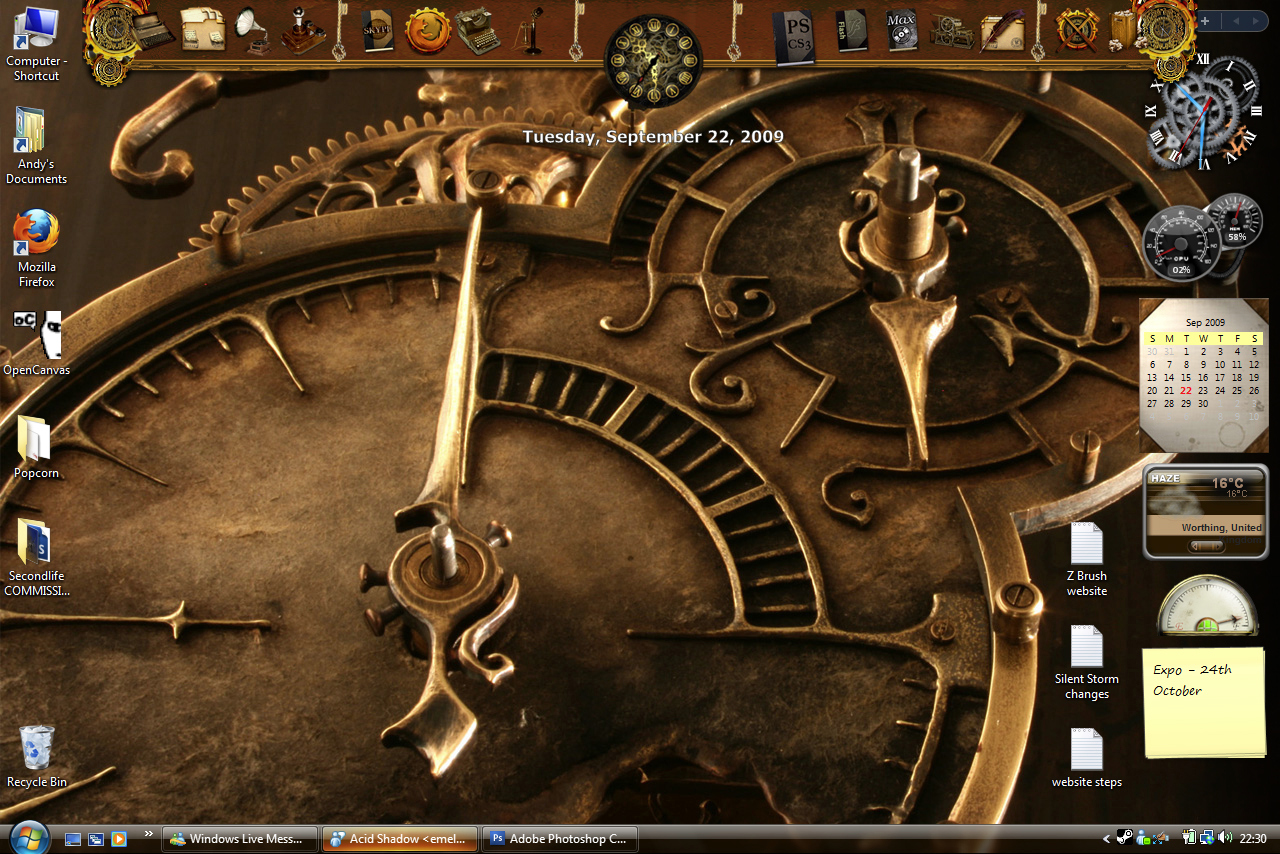
Task: Switch to the Adobe Photoshop taskbar window
Action: (560, 839)
